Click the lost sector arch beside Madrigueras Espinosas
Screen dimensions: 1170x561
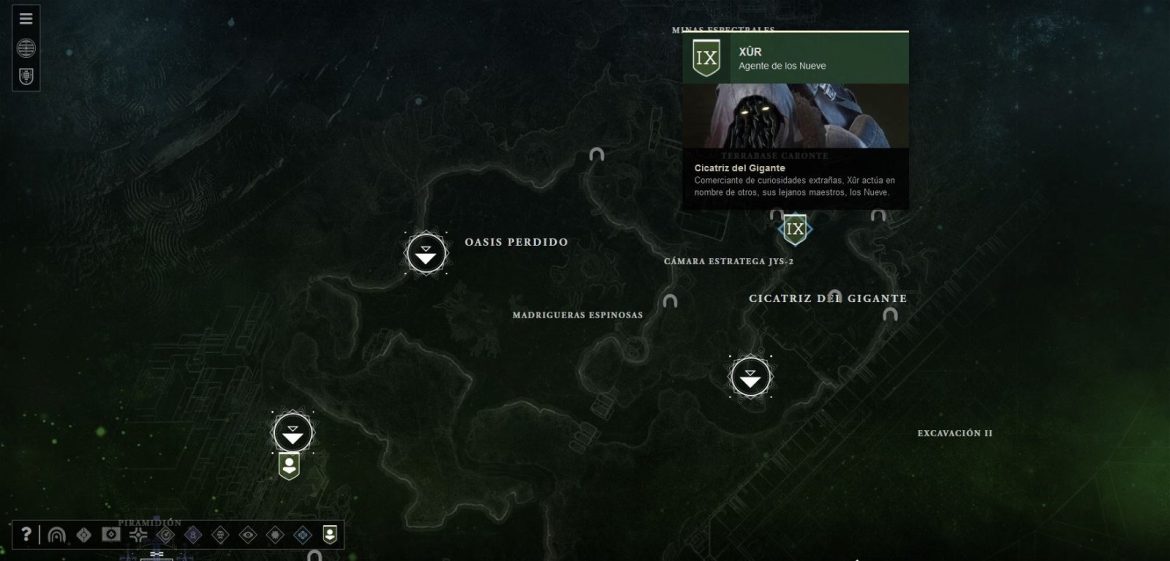click(x=670, y=301)
